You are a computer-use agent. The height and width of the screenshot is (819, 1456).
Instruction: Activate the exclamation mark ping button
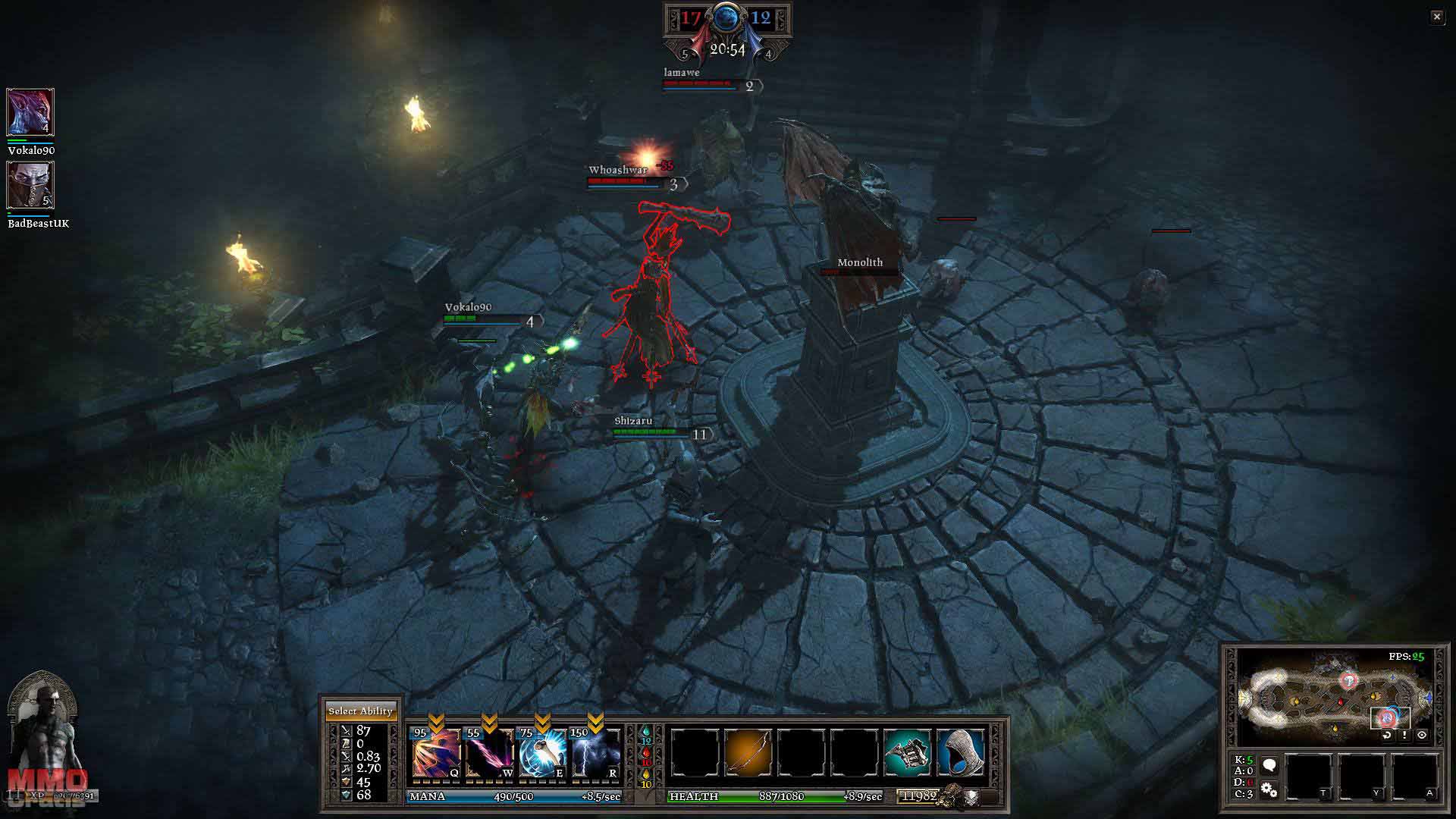[1404, 735]
